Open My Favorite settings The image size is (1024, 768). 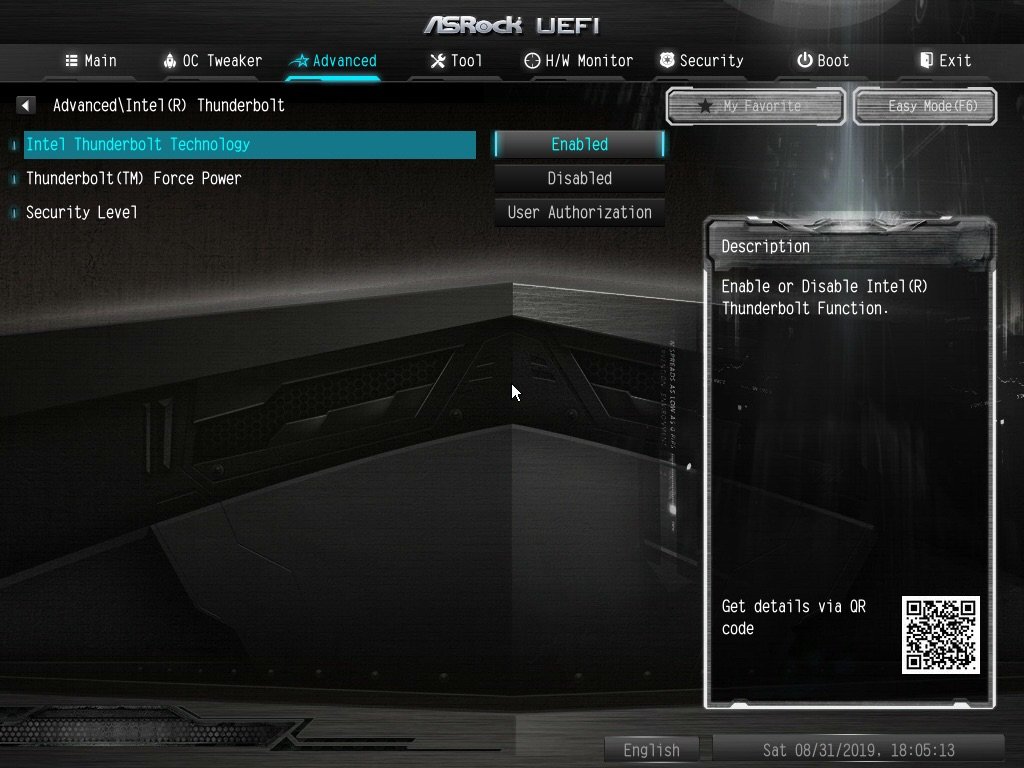(x=756, y=106)
